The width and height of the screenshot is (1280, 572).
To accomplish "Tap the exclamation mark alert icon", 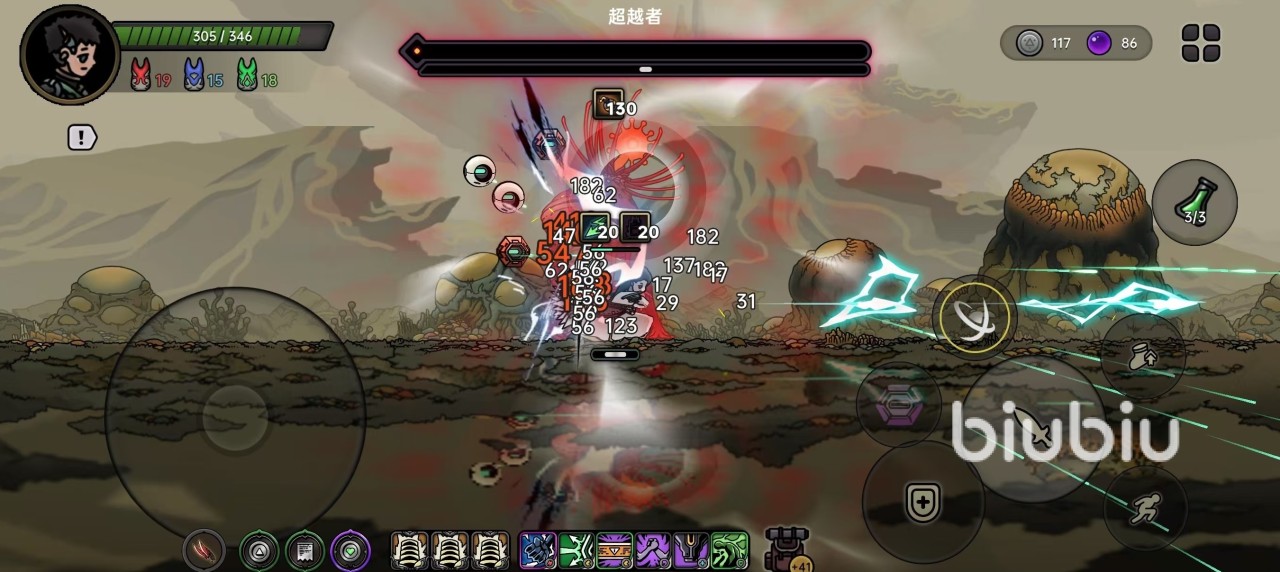I will tap(82, 138).
